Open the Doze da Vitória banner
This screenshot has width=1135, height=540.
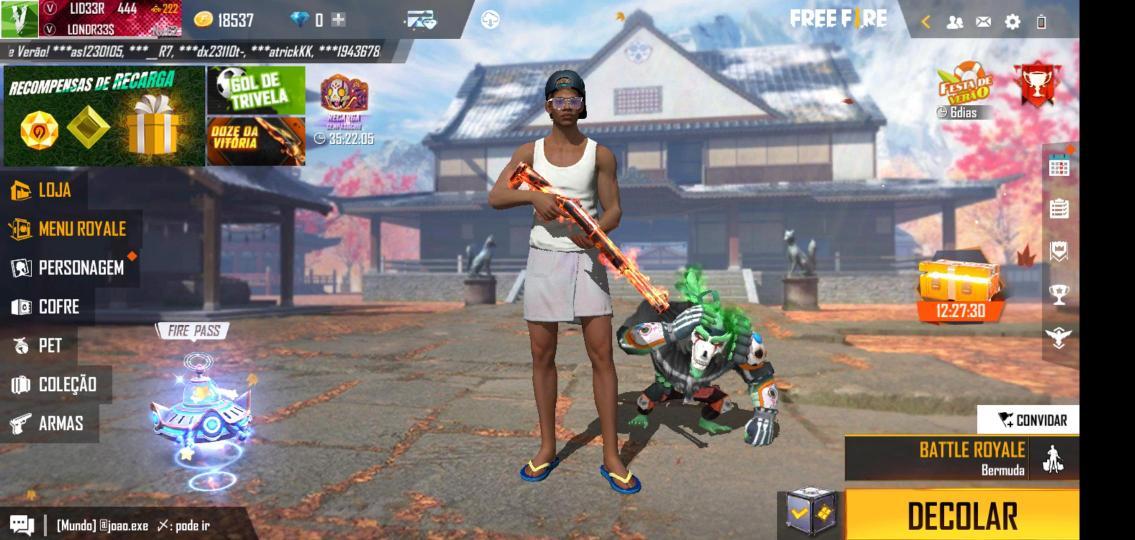[256, 140]
